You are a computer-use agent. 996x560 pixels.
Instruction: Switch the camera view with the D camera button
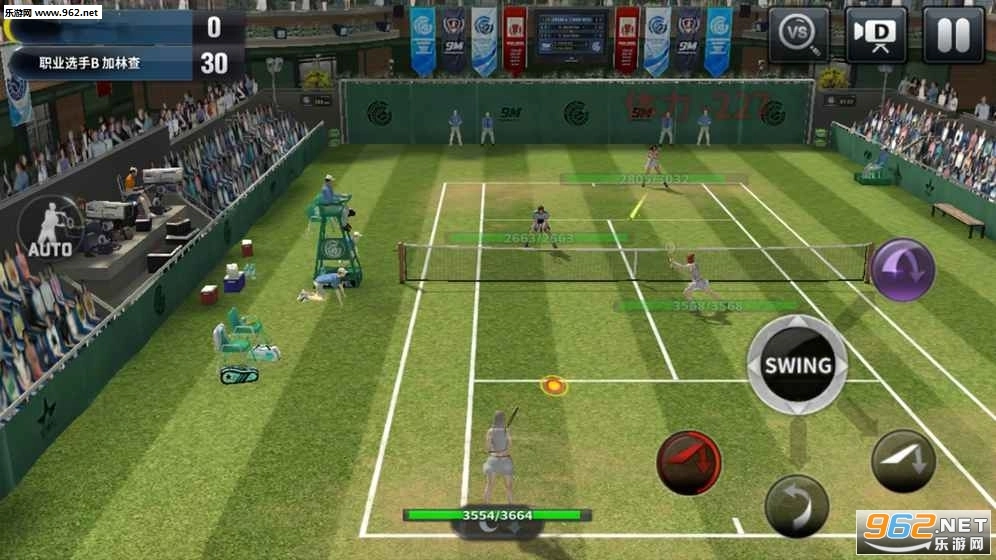(x=876, y=35)
